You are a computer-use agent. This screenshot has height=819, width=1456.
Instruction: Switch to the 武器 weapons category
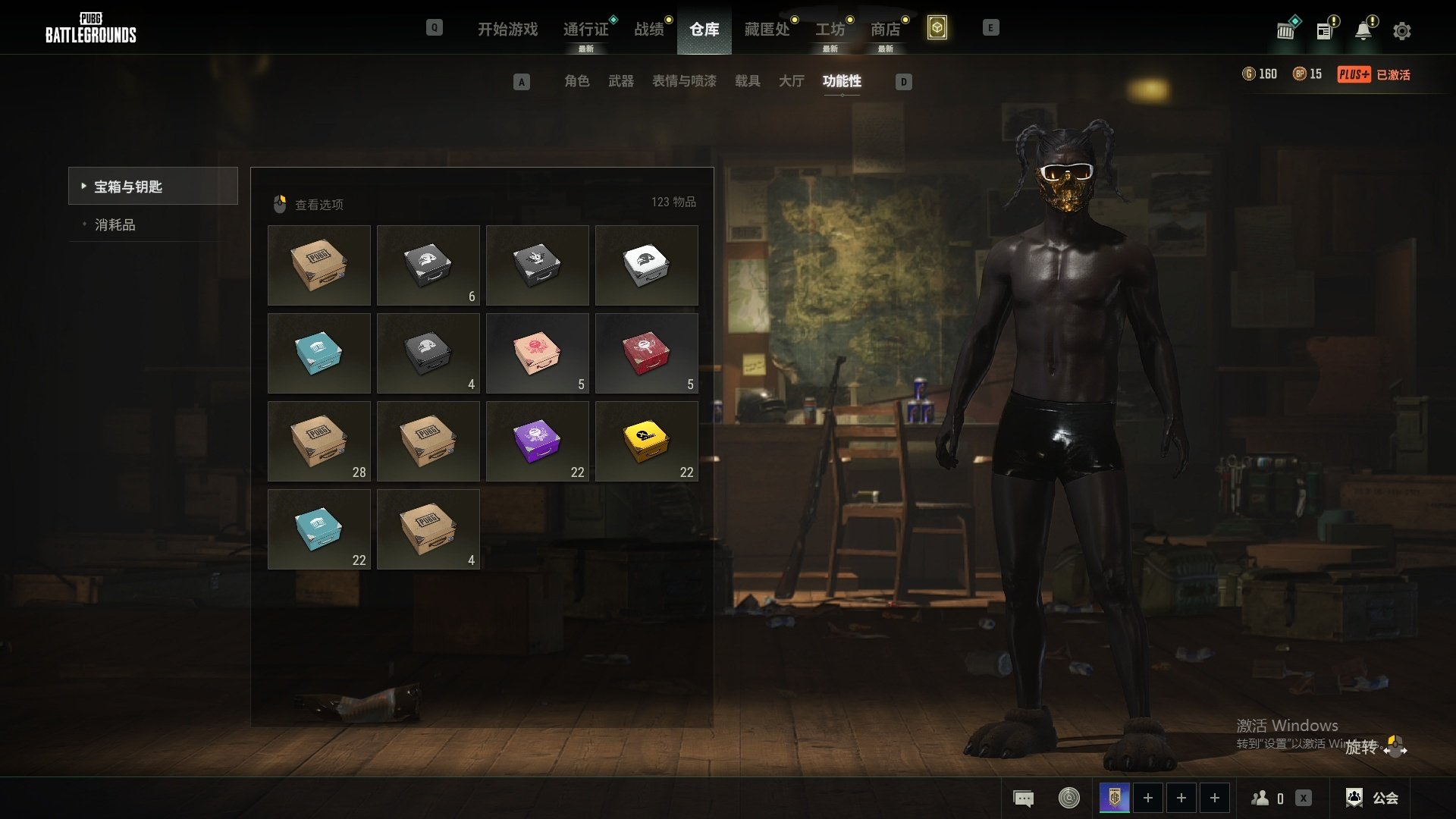point(620,81)
